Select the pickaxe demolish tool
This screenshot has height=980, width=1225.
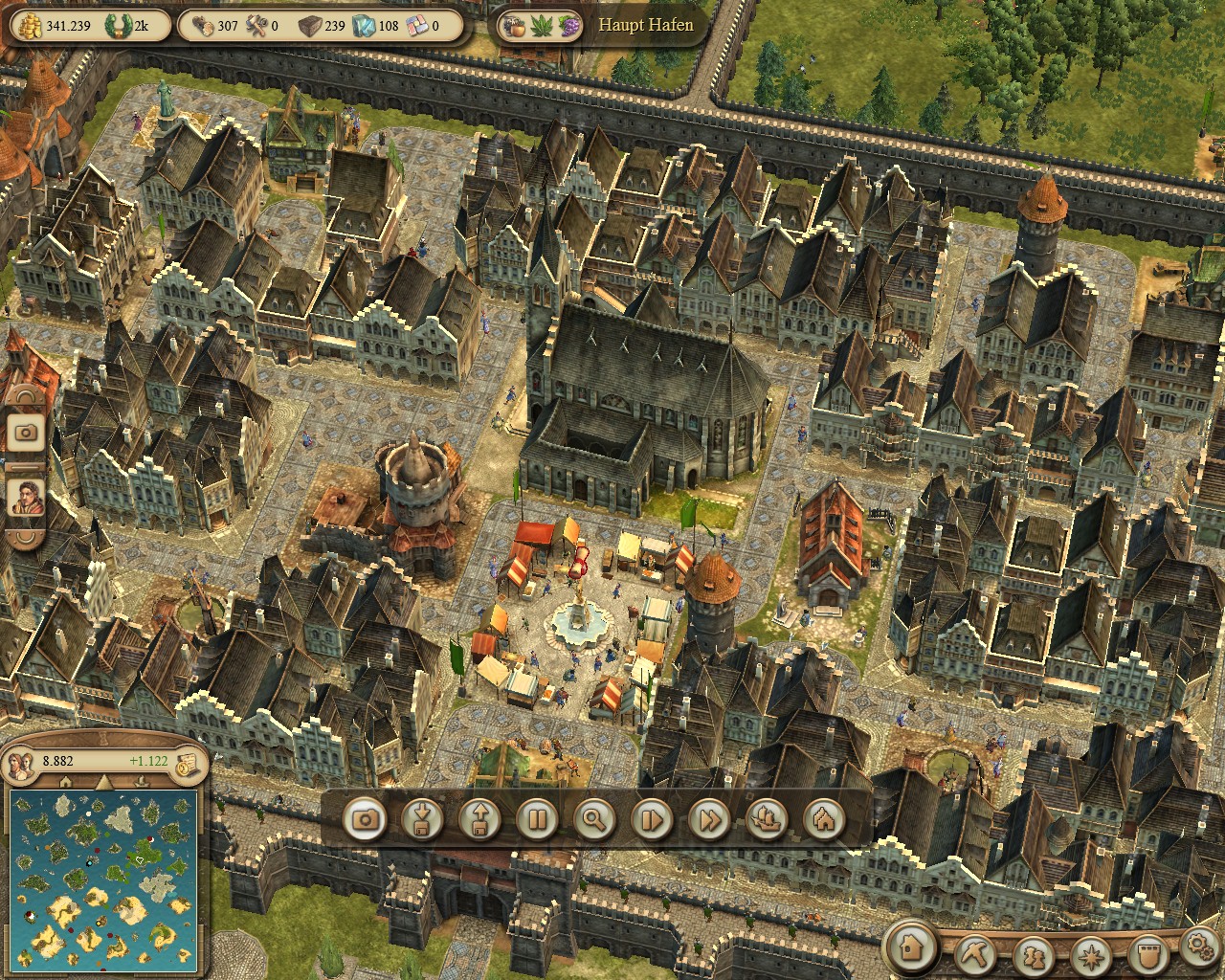977,953
